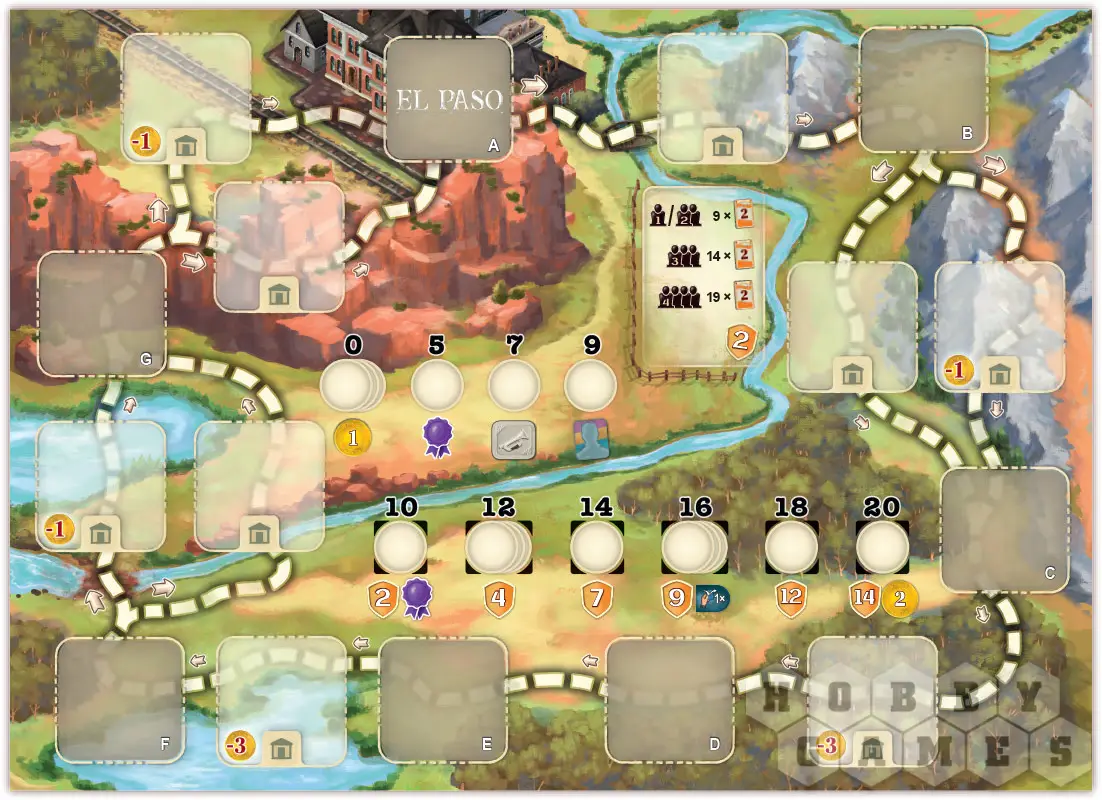This screenshot has width=1102, height=800.
Task: Pick the board space labeled D
Action: [670, 700]
